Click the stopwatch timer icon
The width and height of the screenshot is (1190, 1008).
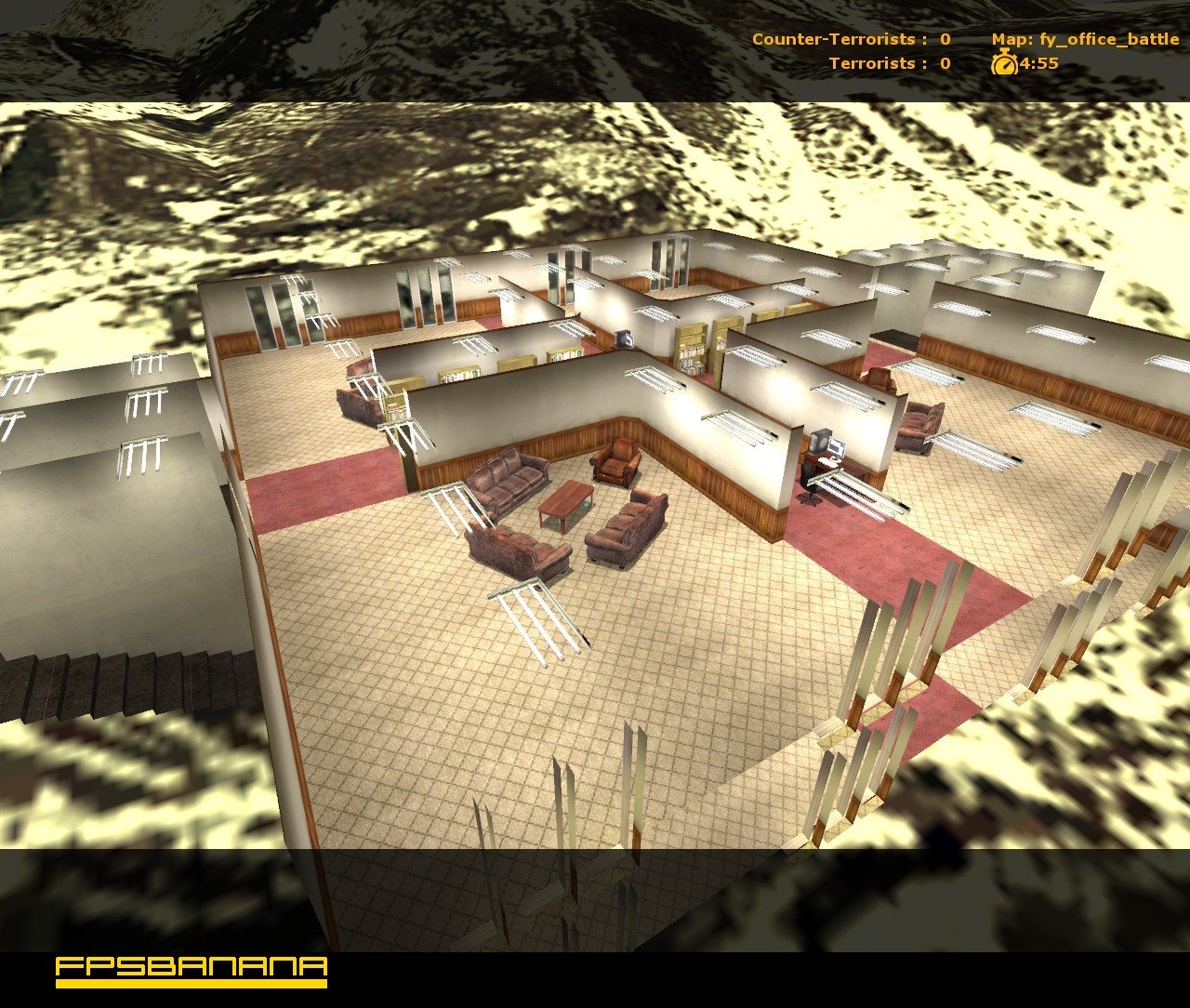pos(1003,65)
